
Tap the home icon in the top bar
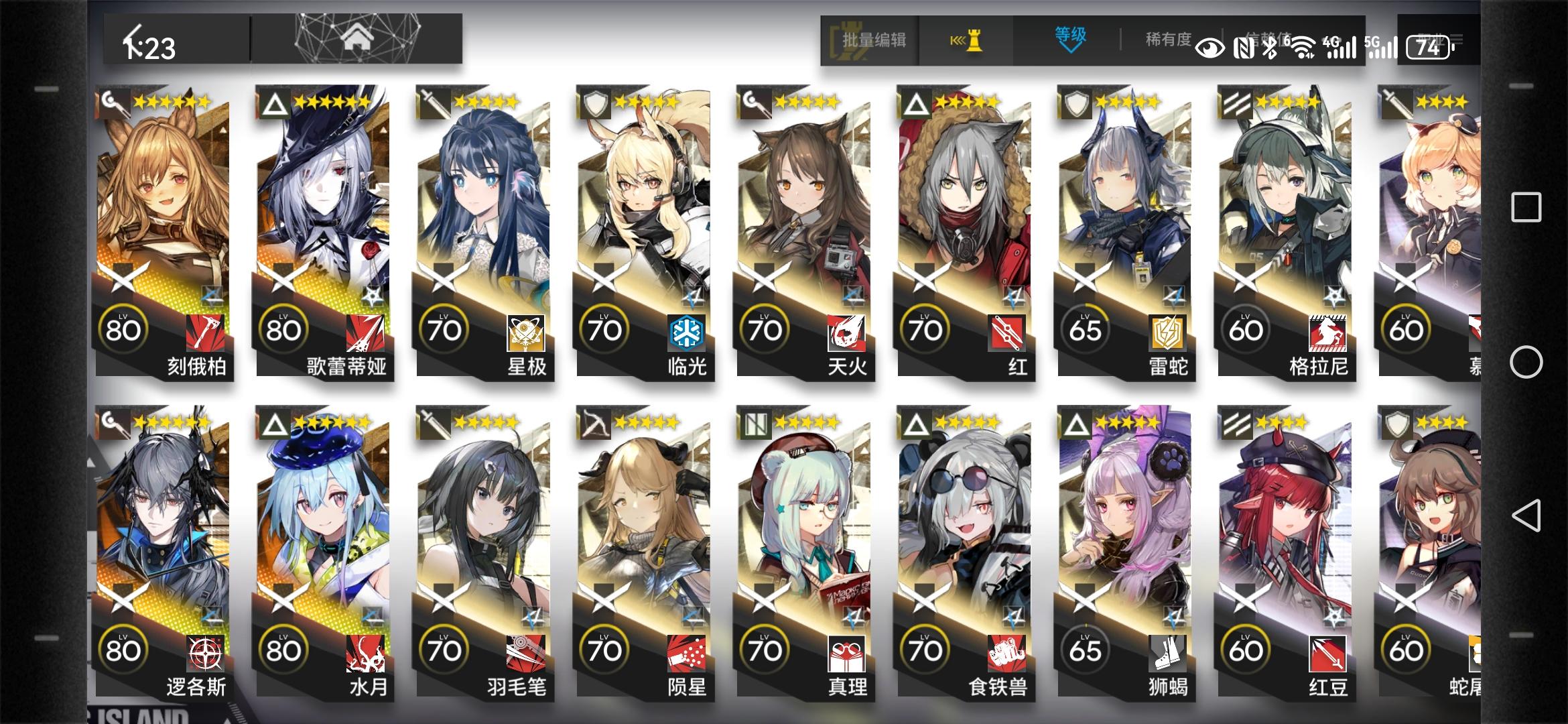point(358,37)
